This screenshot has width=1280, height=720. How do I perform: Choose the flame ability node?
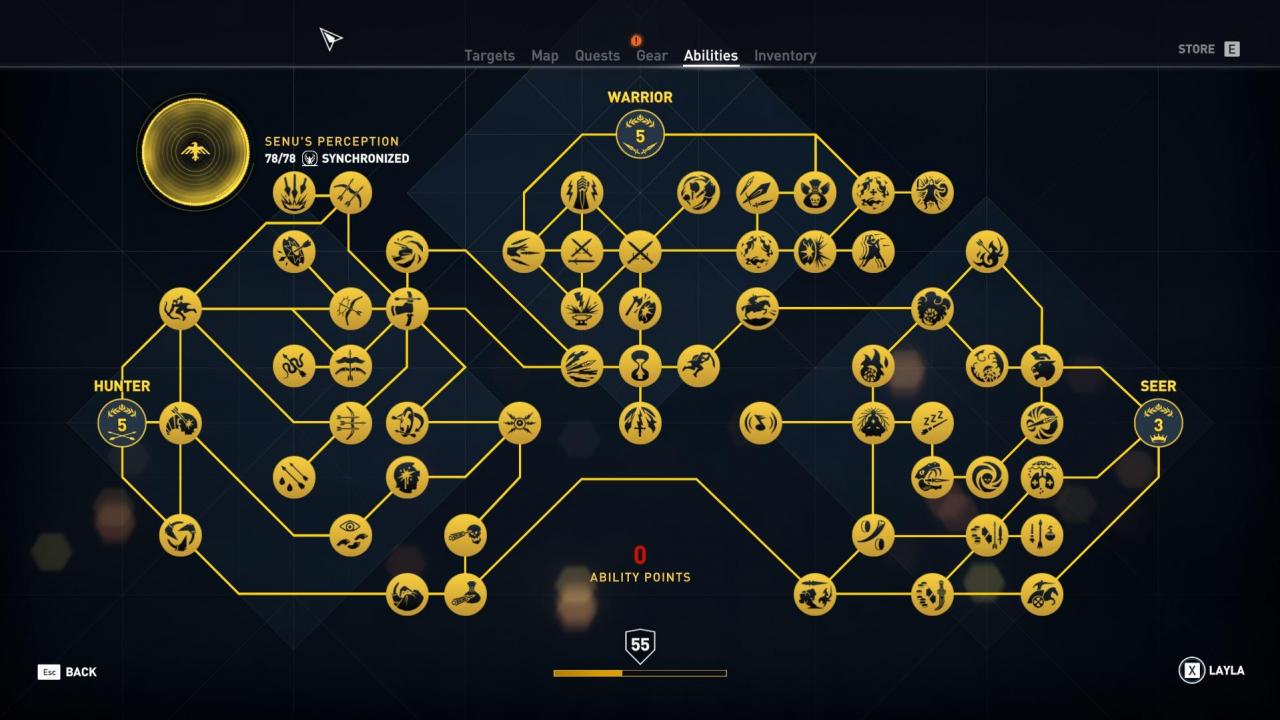pos(873,366)
